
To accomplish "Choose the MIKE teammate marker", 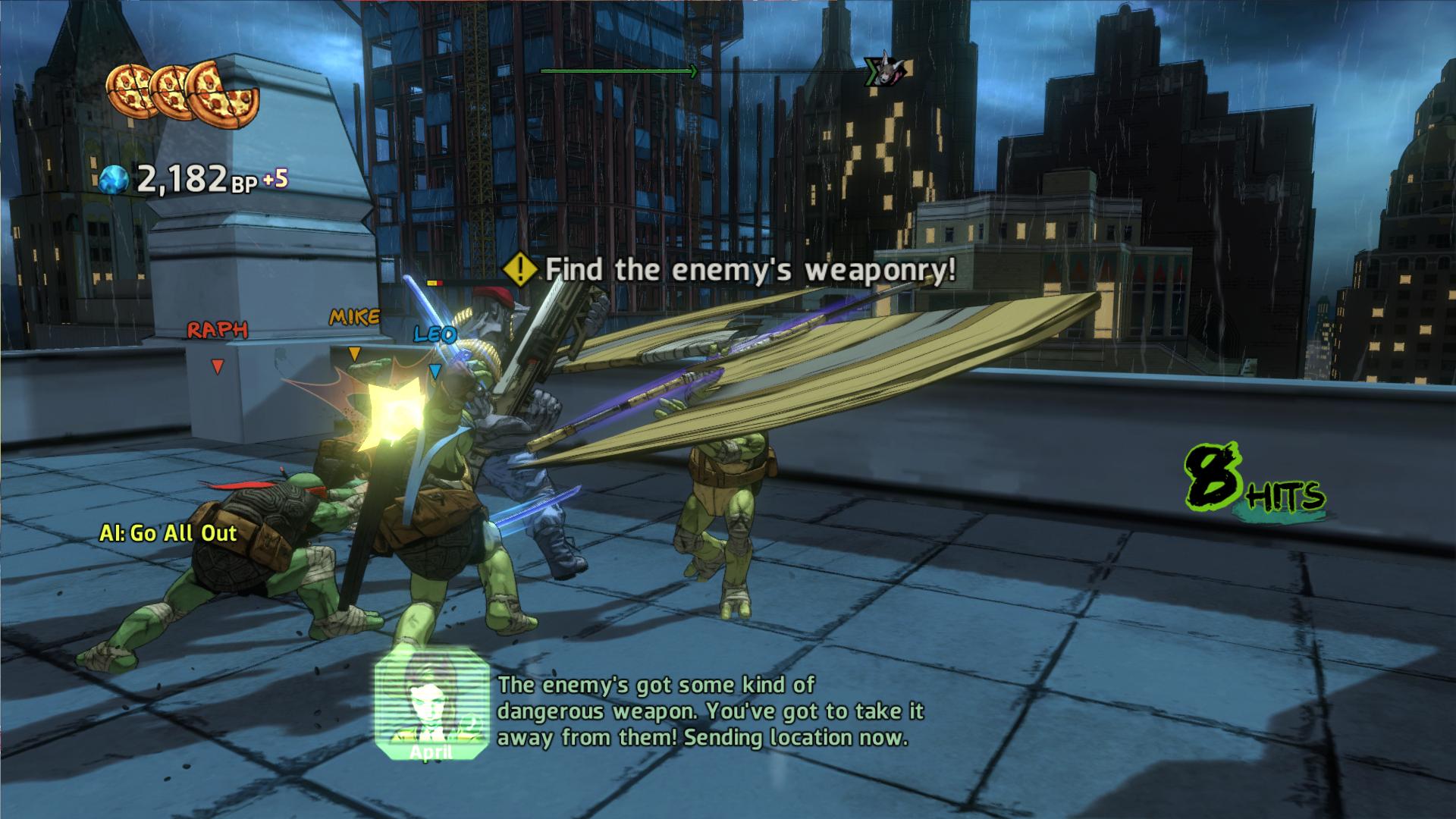I will coord(354,317).
